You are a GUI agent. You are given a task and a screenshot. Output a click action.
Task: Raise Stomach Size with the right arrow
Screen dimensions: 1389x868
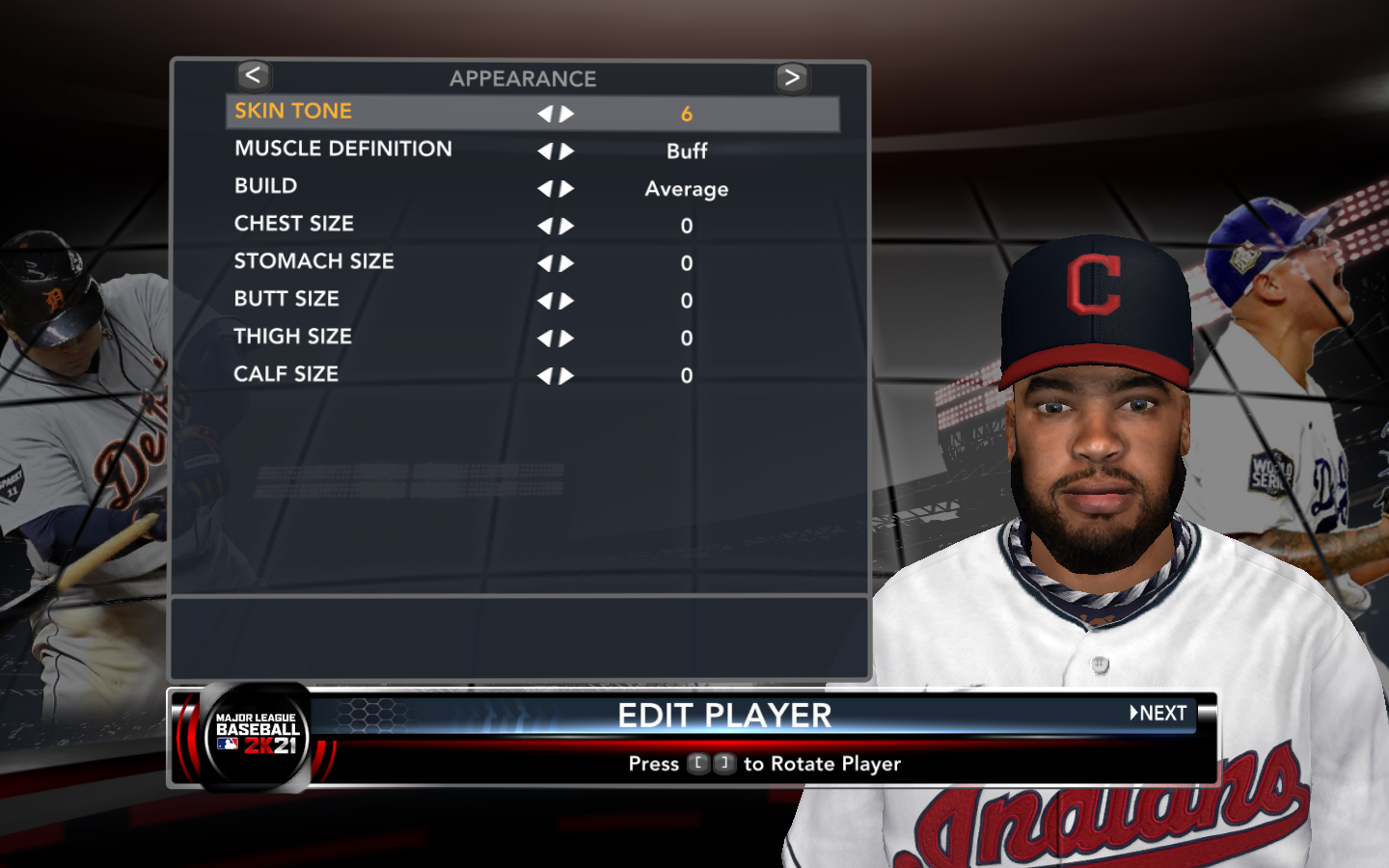567,263
